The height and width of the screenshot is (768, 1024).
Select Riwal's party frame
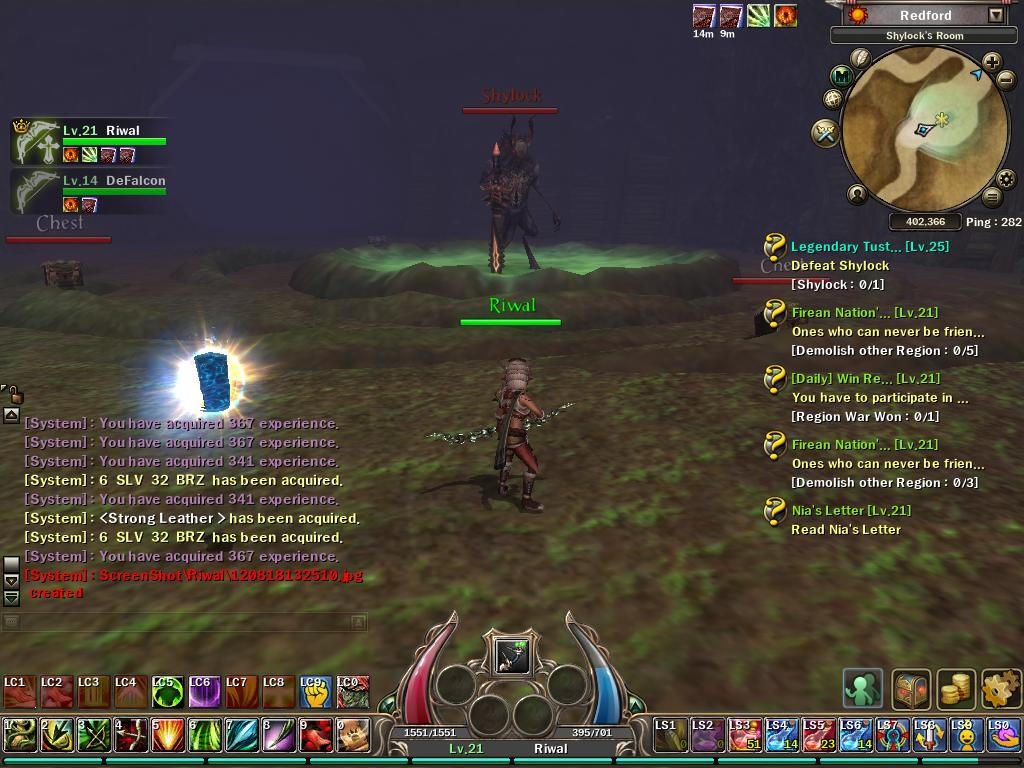[90, 142]
